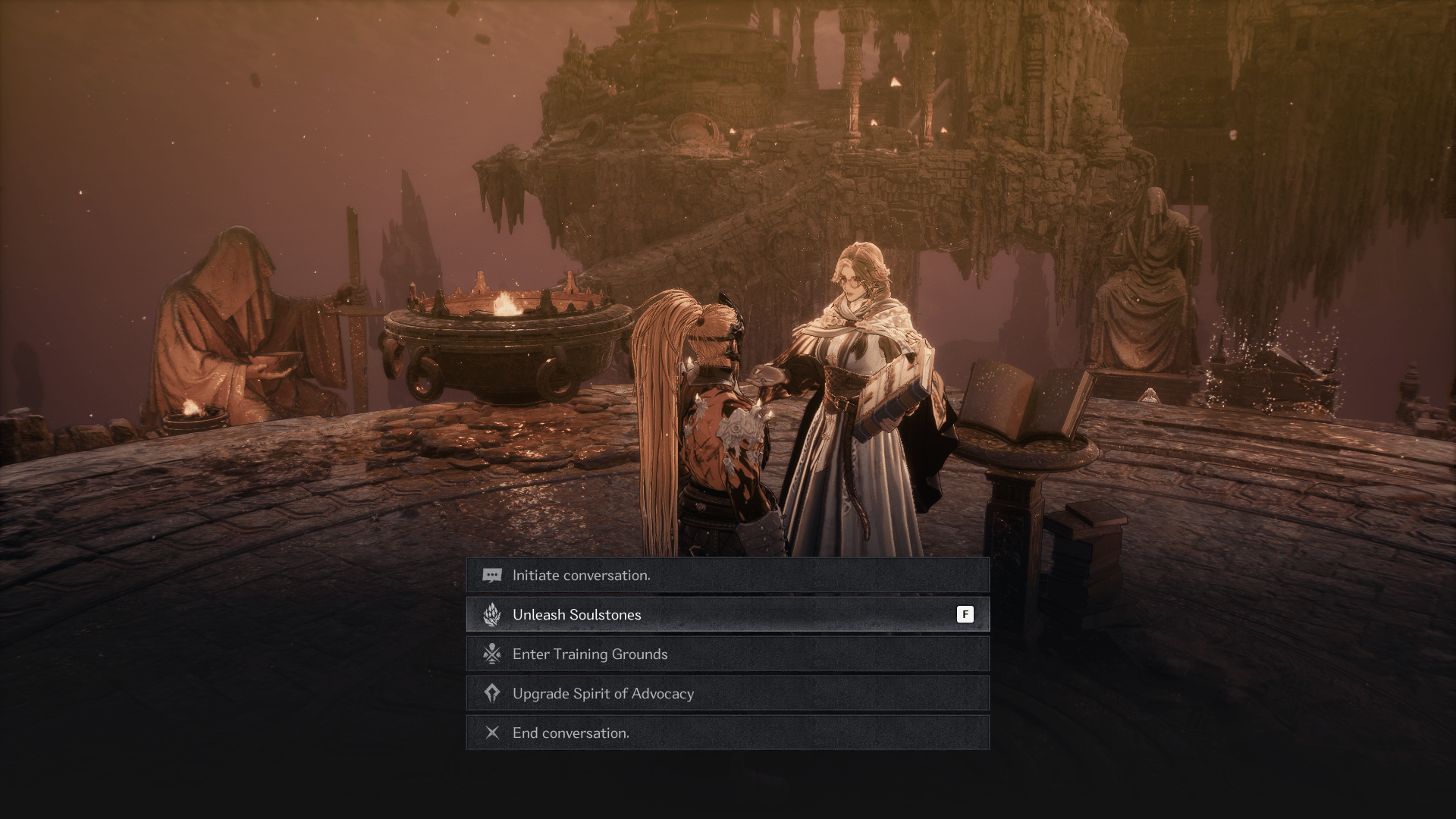Screen dimensions: 1456x819
Task: Open Upgrade Spirit of Advocacy
Action: tap(726, 694)
